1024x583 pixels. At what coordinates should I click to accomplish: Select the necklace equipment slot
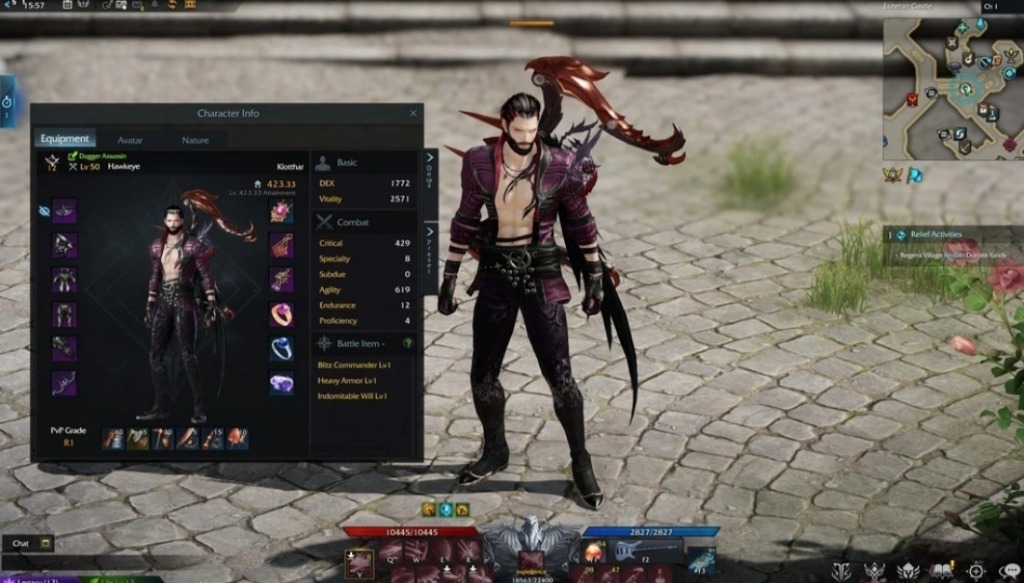point(282,211)
